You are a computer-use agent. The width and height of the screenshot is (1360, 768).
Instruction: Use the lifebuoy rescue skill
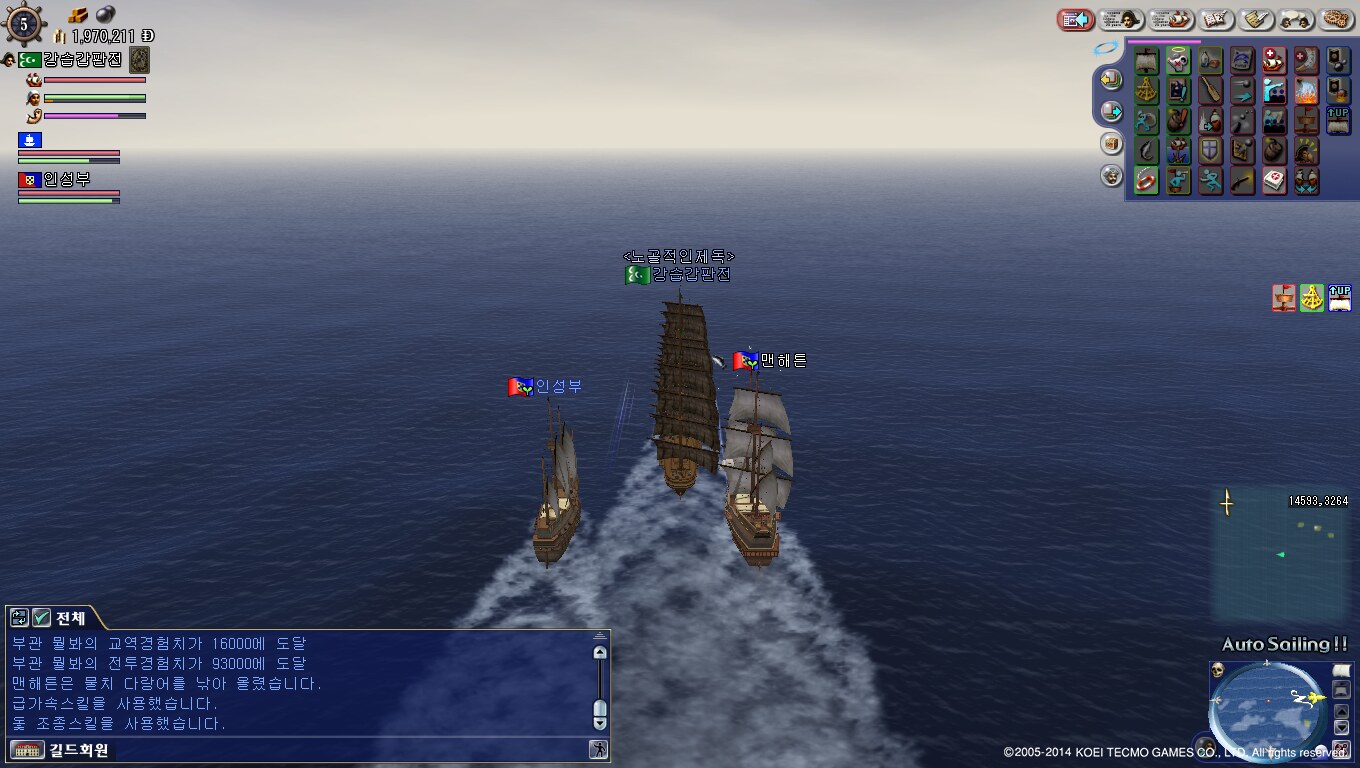coord(1147,181)
